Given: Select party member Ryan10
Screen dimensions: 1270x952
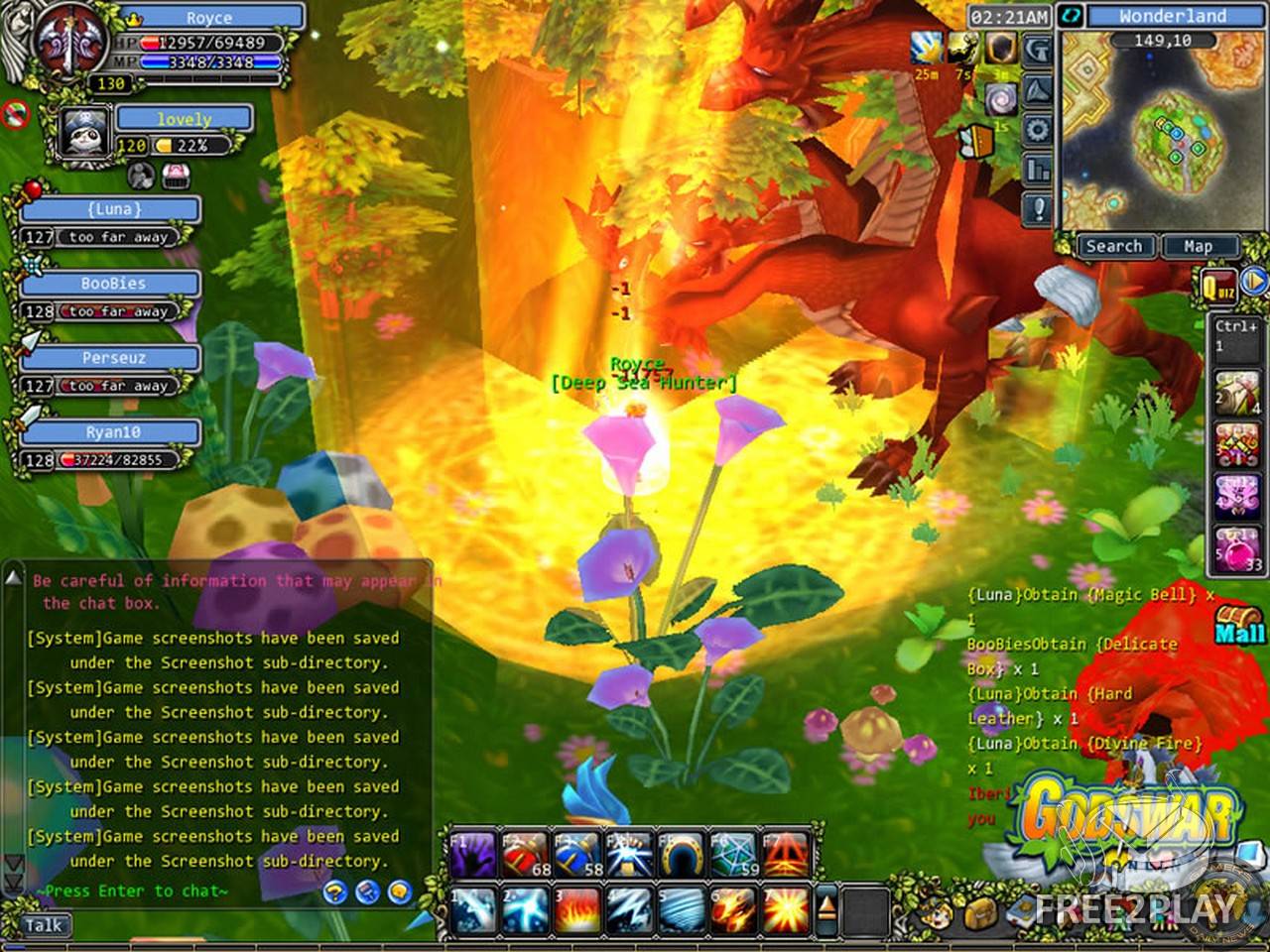Looking at the screenshot, I should (112, 433).
